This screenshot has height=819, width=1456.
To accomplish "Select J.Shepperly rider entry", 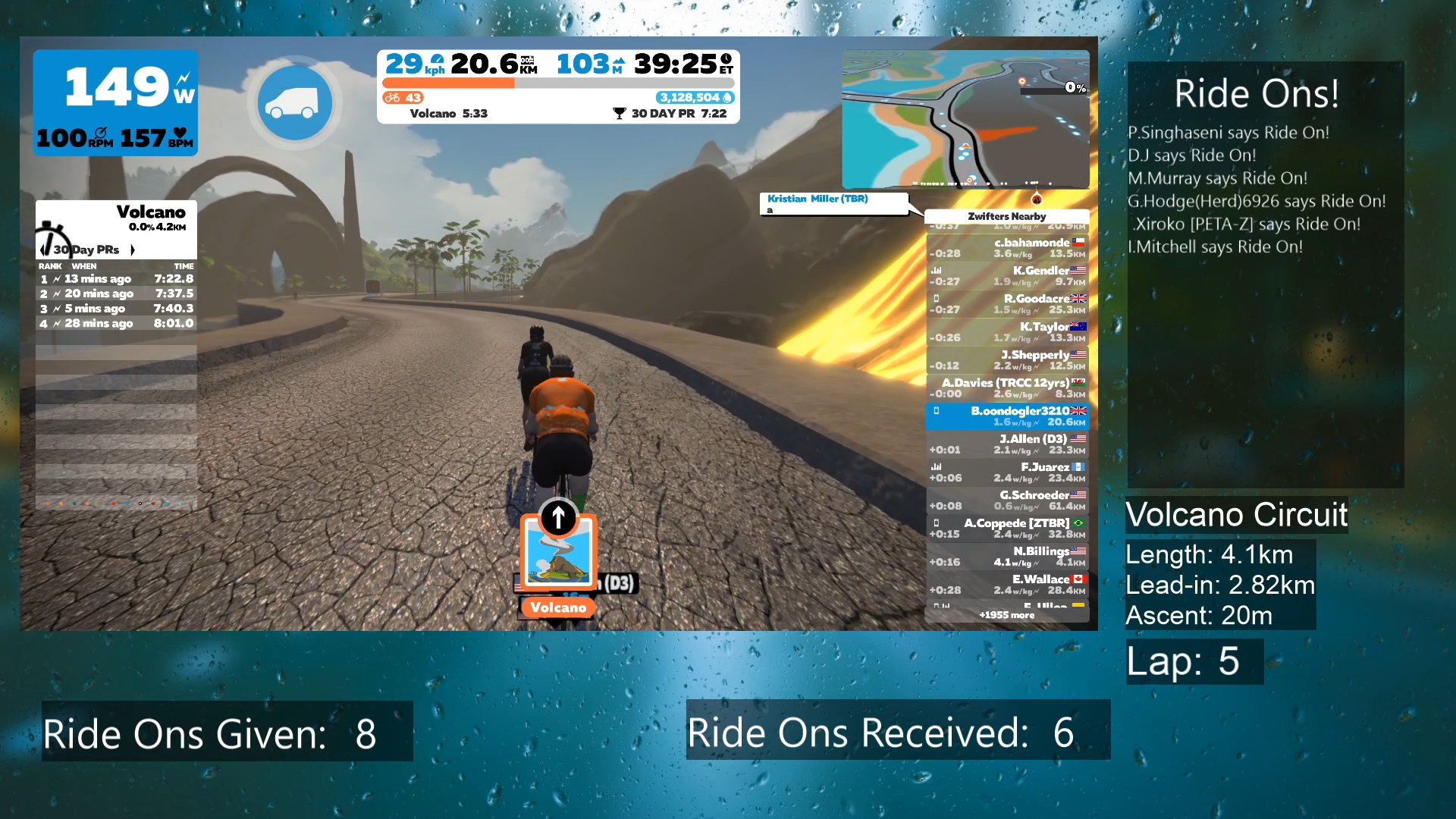I will pyautogui.click(x=1007, y=360).
